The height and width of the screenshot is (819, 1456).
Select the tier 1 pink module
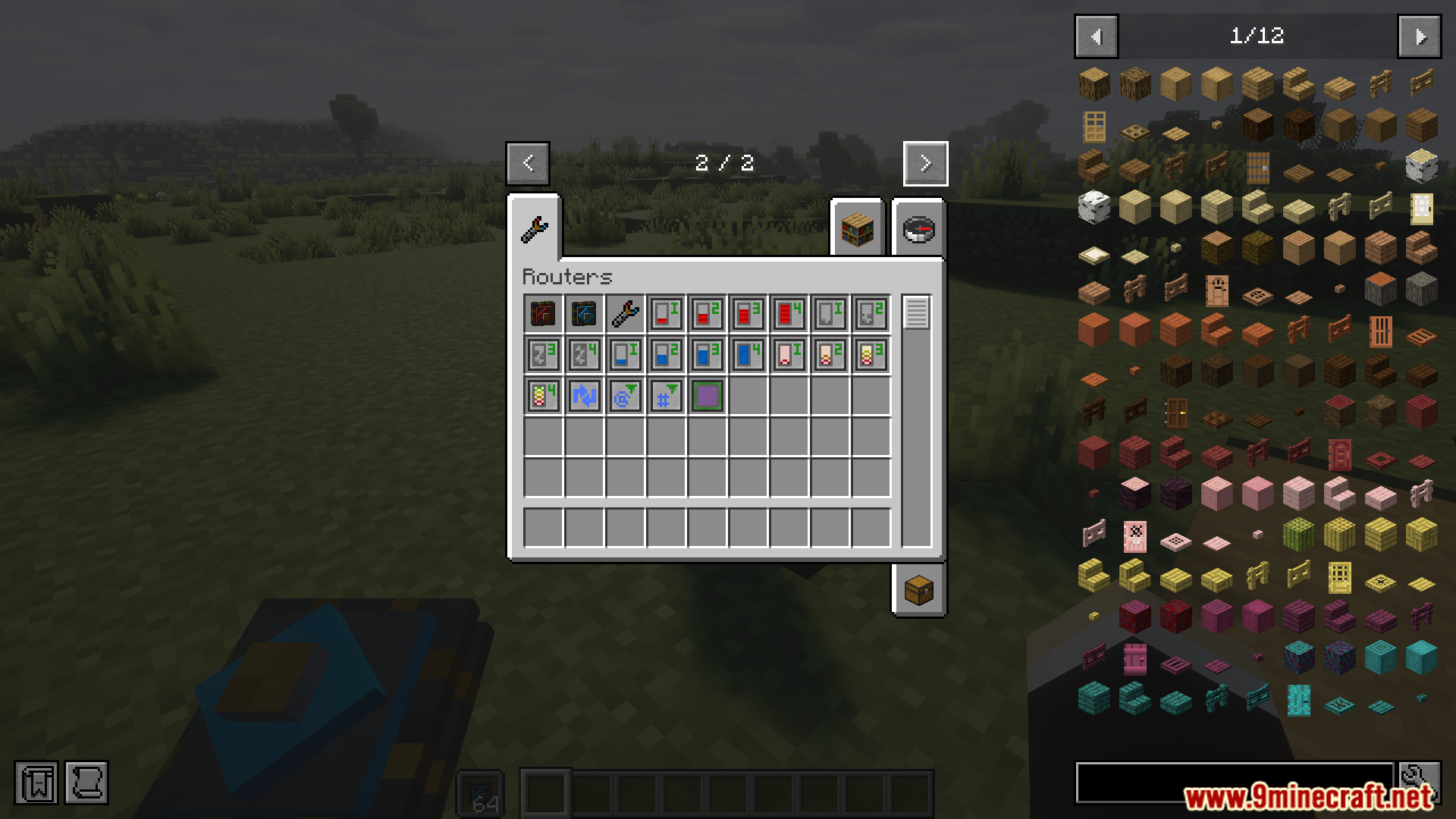coord(789,354)
